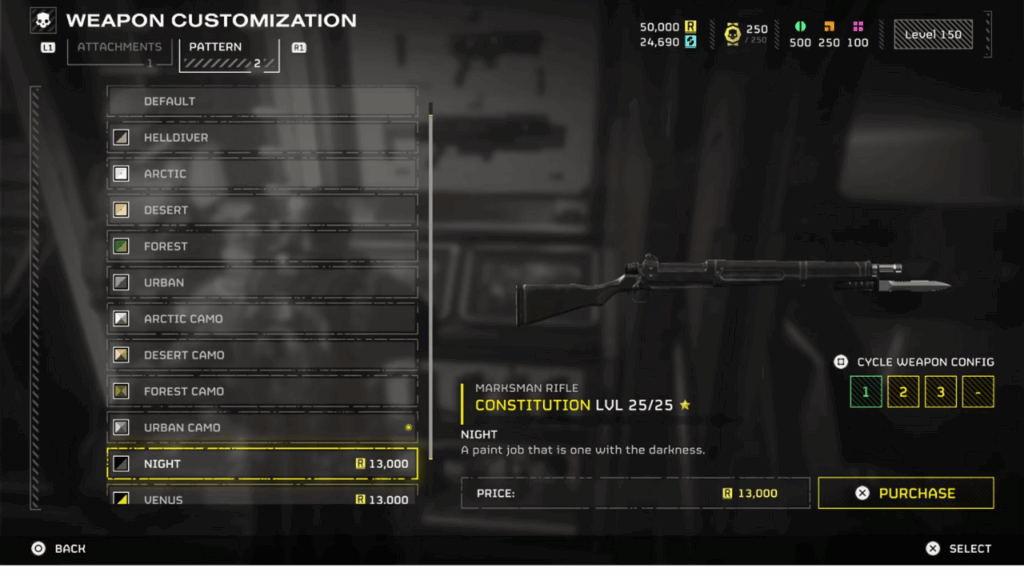Image resolution: width=1024 pixels, height=576 pixels.
Task: Pick the Desert pattern
Action: (262, 210)
